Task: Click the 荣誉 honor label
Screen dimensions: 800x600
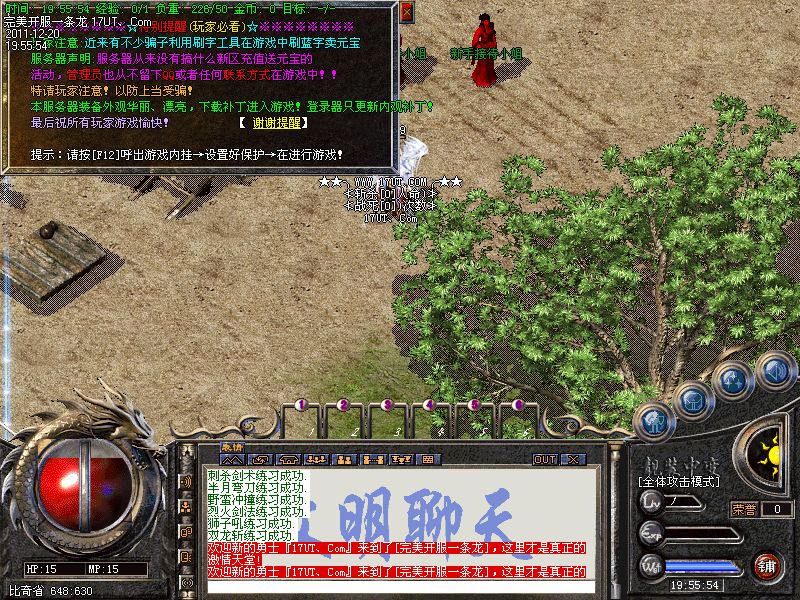Action: pos(743,509)
